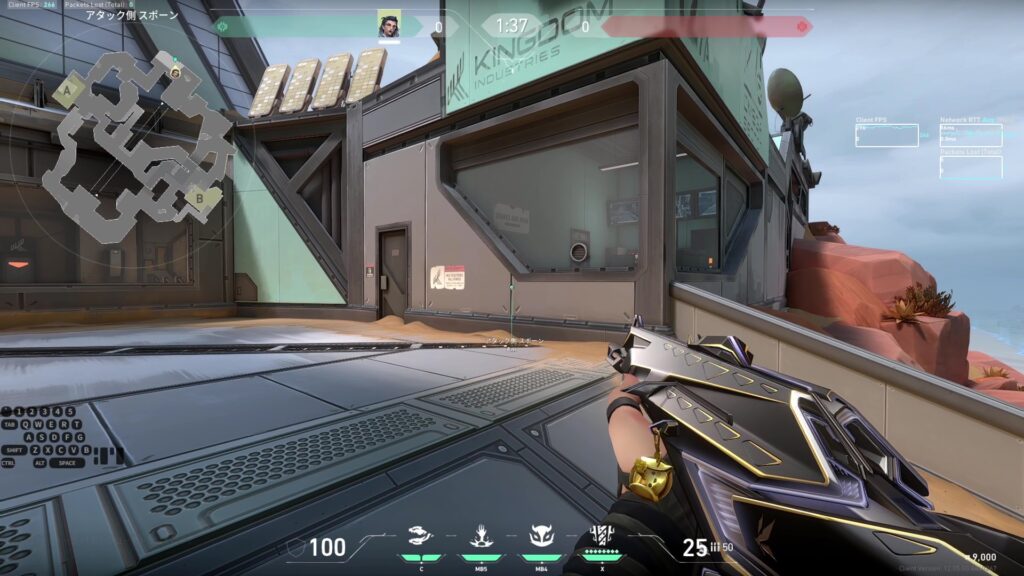This screenshot has width=1024, height=576.
Task: Click the agent portrait in the top bar
Action: click(389, 24)
